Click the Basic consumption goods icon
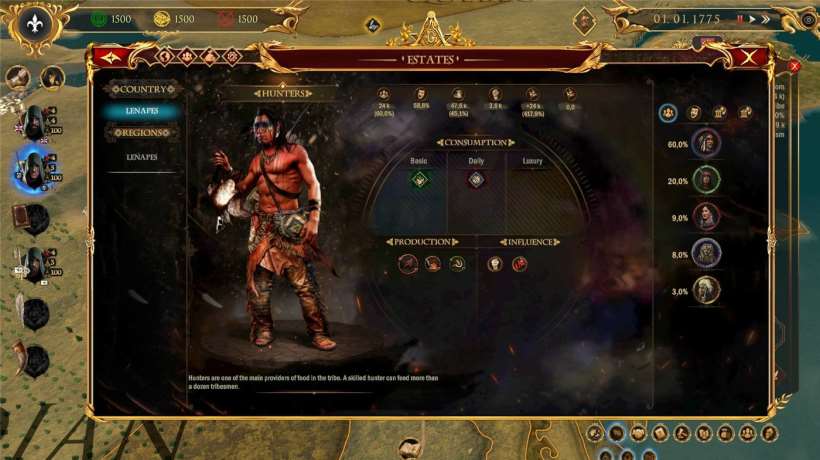Image resolution: width=820 pixels, height=460 pixels. pyautogui.click(x=420, y=180)
